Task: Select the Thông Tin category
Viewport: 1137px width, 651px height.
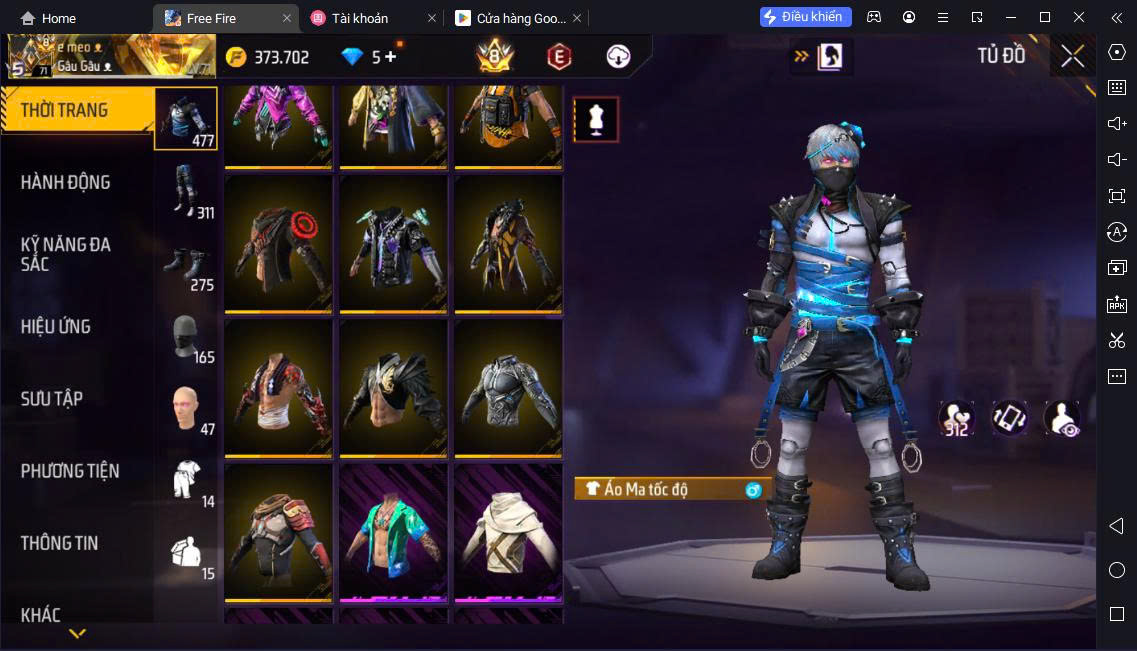Action: tap(60, 543)
